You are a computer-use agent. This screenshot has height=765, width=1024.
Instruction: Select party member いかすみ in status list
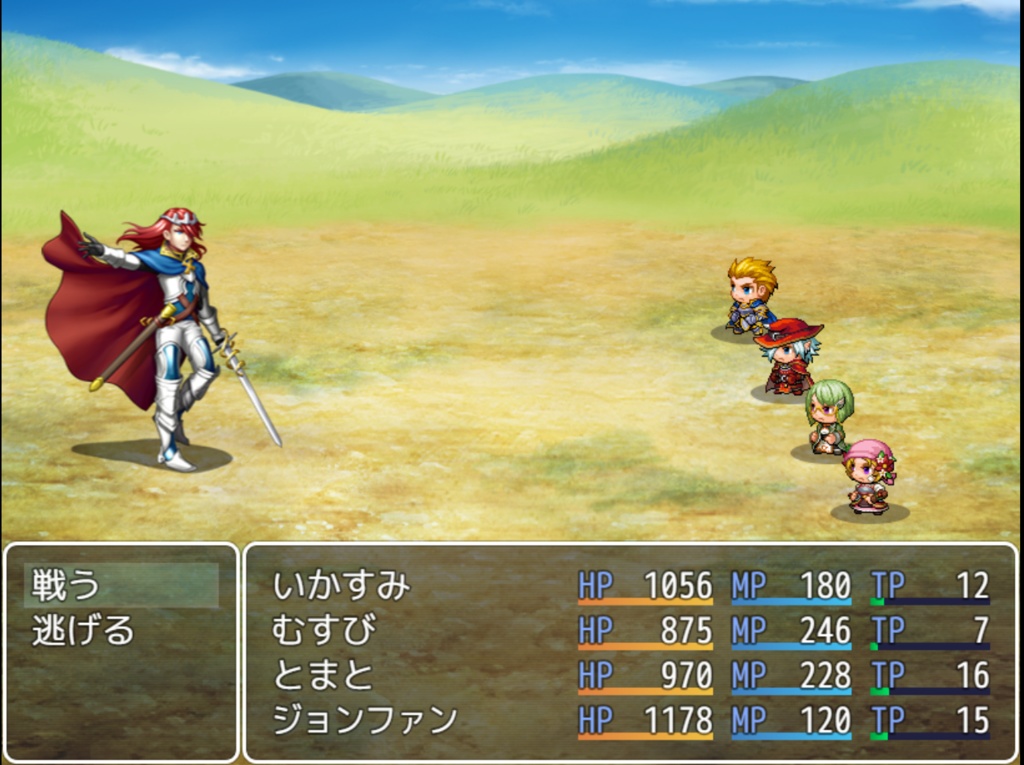point(342,585)
